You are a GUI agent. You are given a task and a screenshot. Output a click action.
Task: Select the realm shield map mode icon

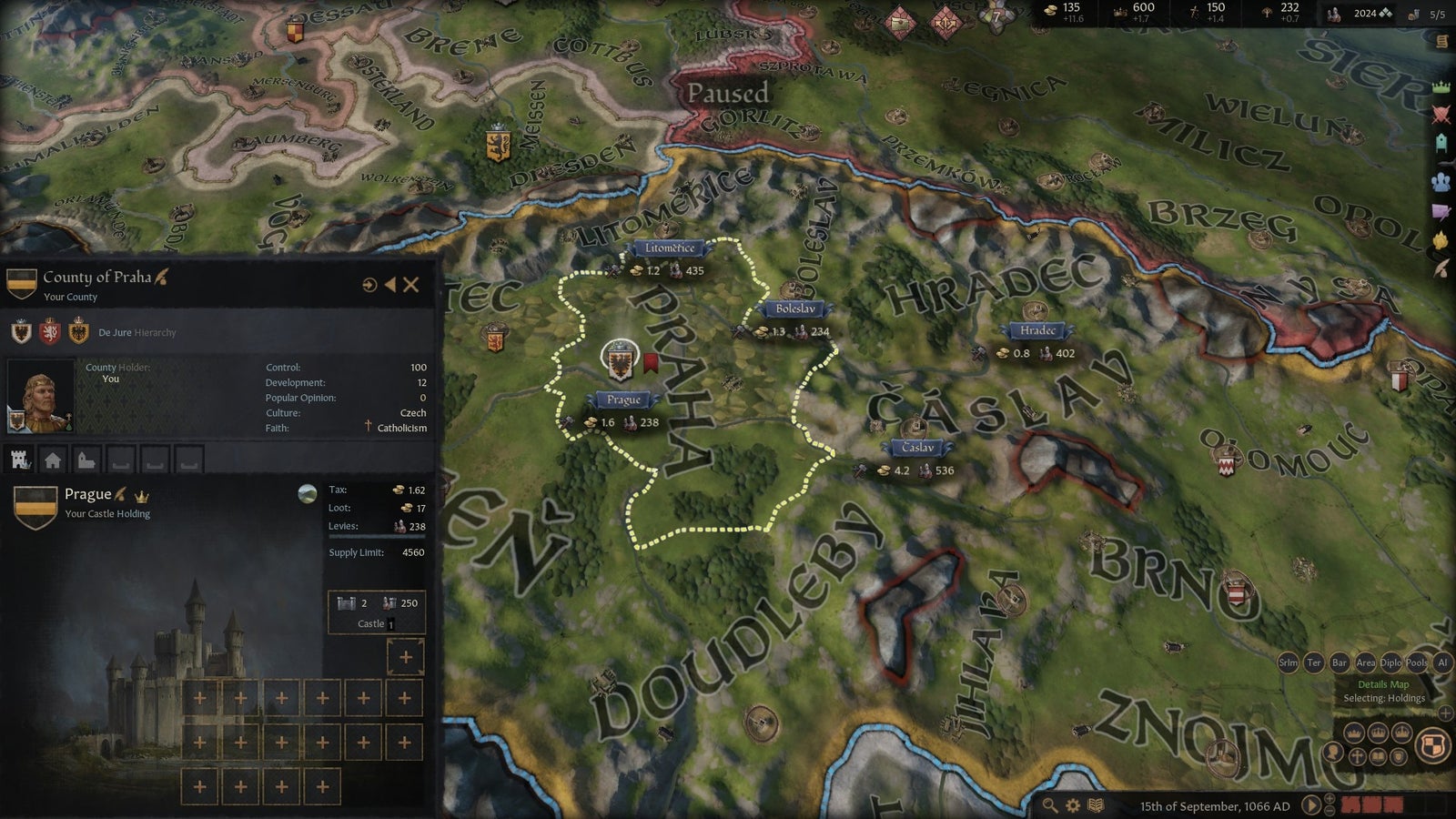pyautogui.click(x=1434, y=747)
